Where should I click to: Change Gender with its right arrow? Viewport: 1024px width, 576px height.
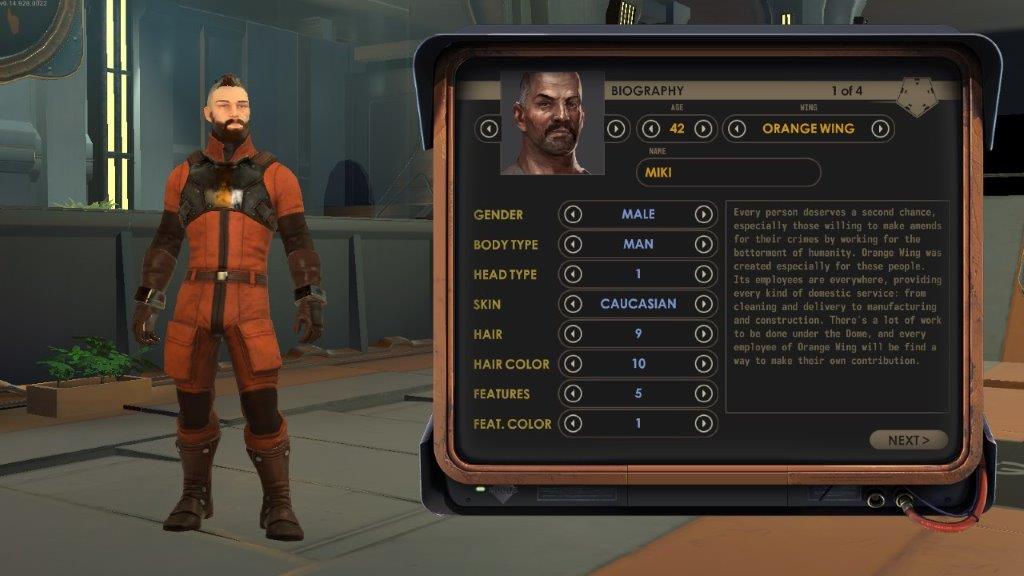pos(704,214)
